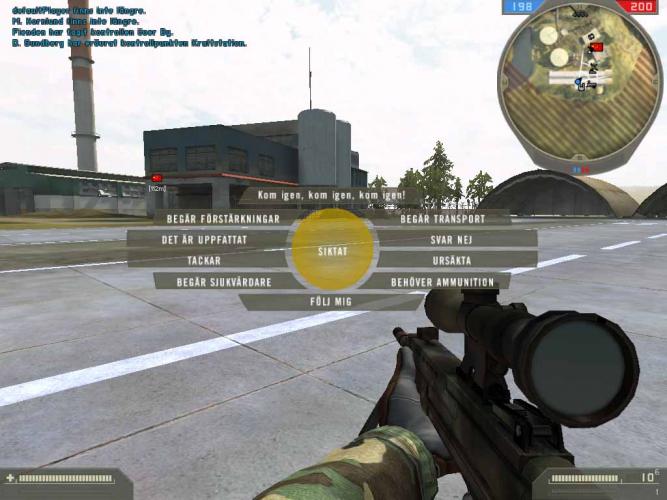
Task: Select the central SIKTAT spotted option
Action: (333, 250)
